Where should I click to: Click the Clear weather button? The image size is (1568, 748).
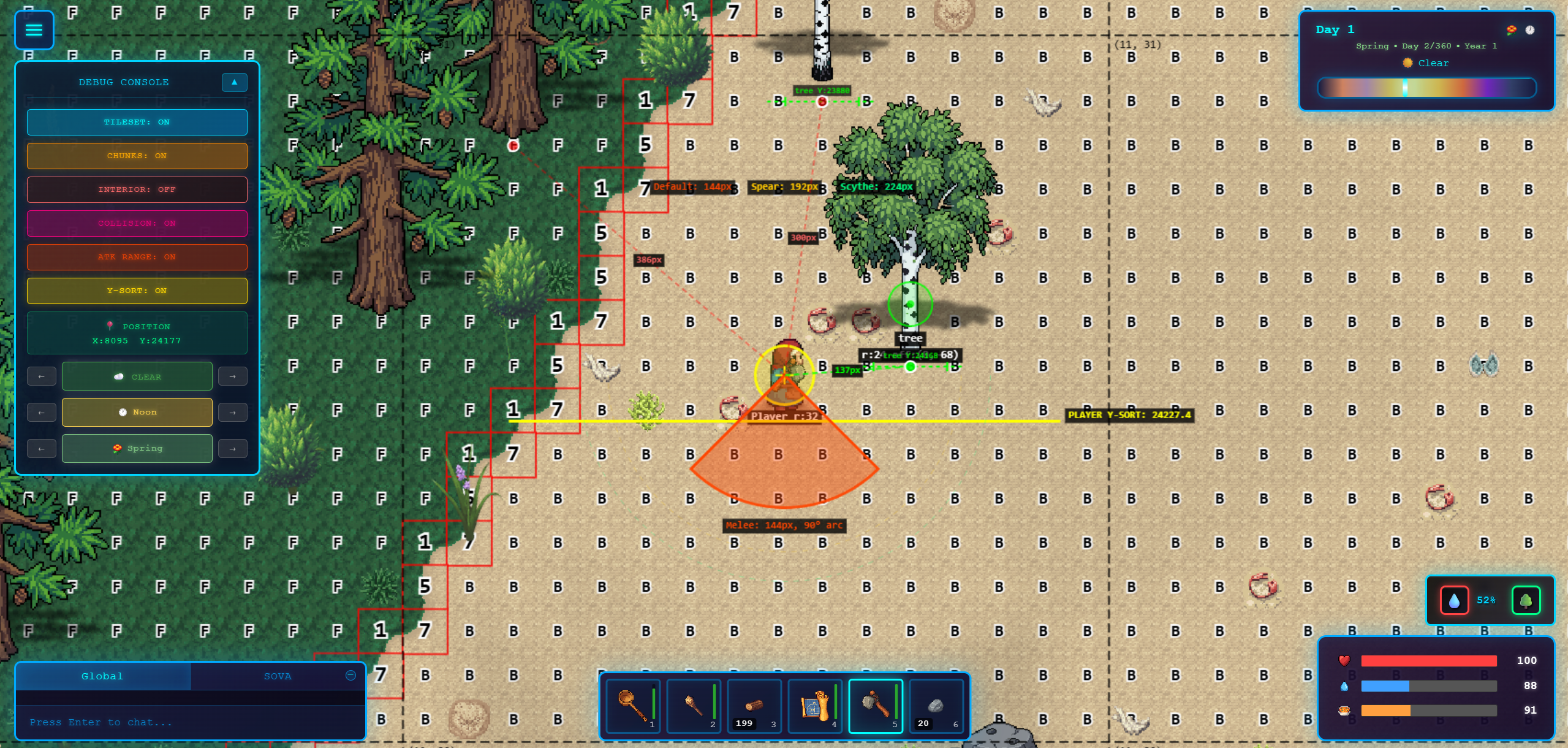137,376
